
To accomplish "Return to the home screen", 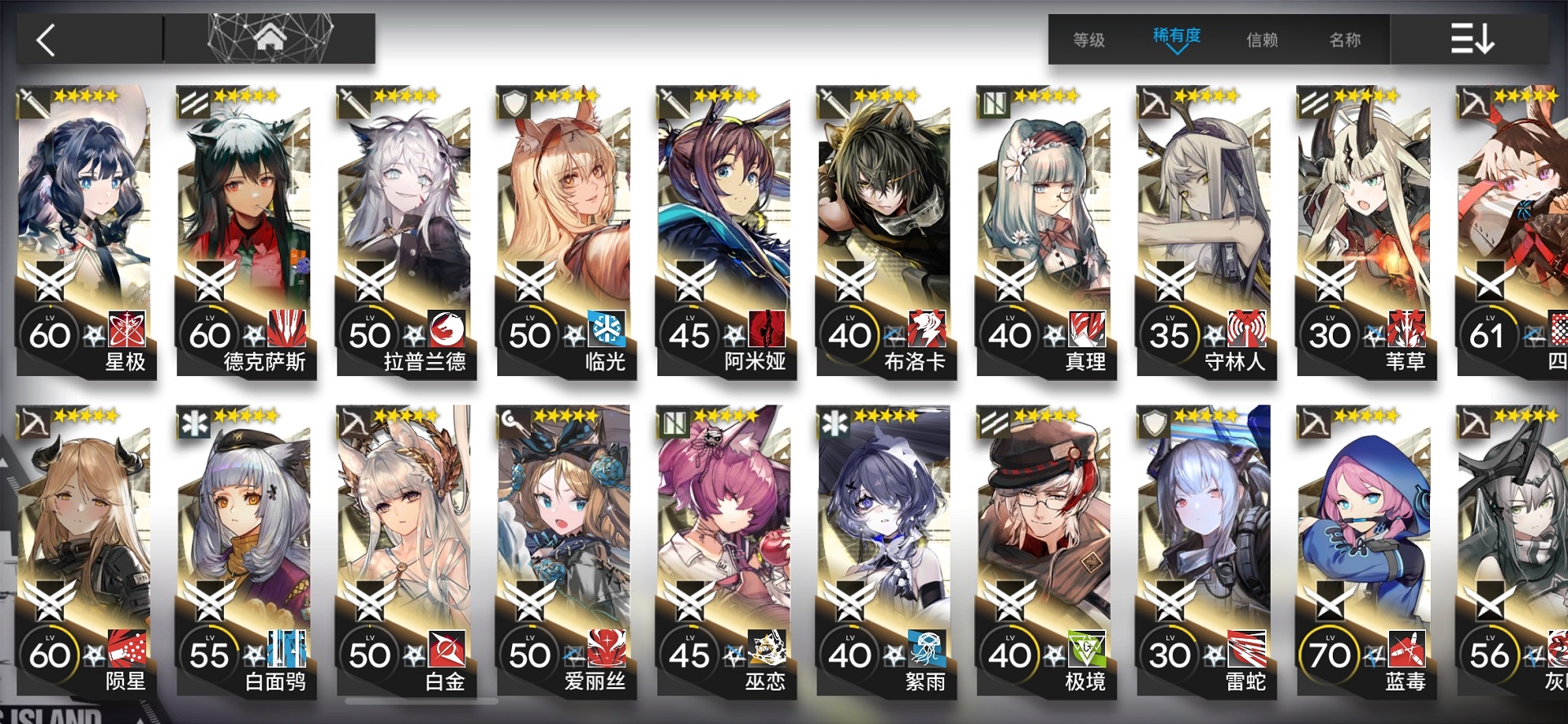I will pyautogui.click(x=269, y=38).
